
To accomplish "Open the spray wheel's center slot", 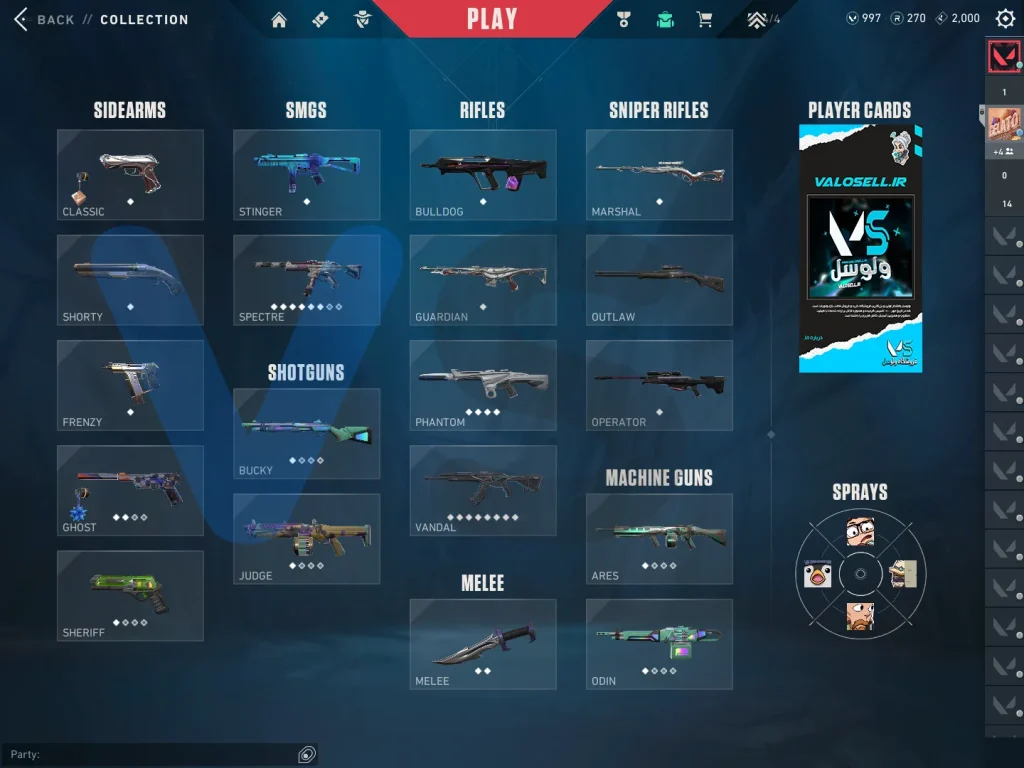I will coord(860,575).
